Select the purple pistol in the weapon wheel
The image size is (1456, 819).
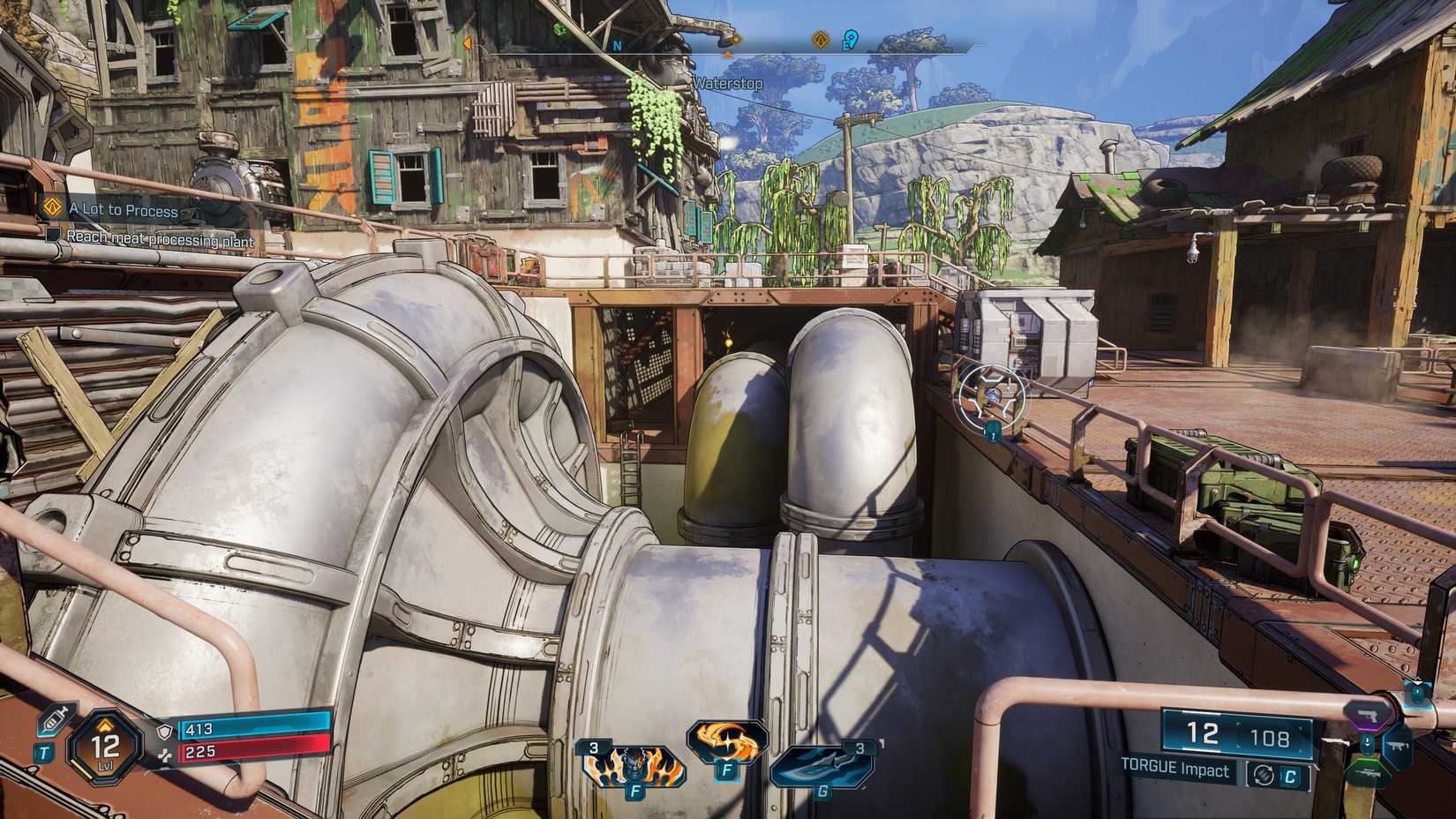pyautogui.click(x=1367, y=716)
